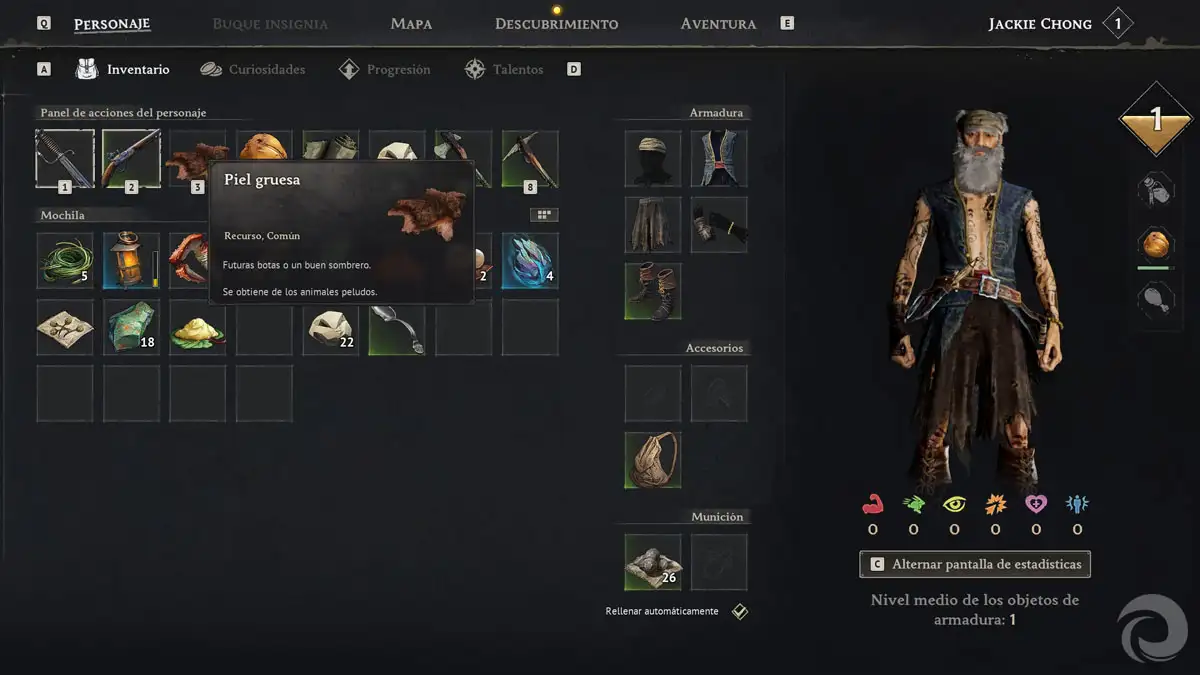Screen dimensions: 1200x675
Task: Show the Progresión sub-tab
Action: [398, 70]
